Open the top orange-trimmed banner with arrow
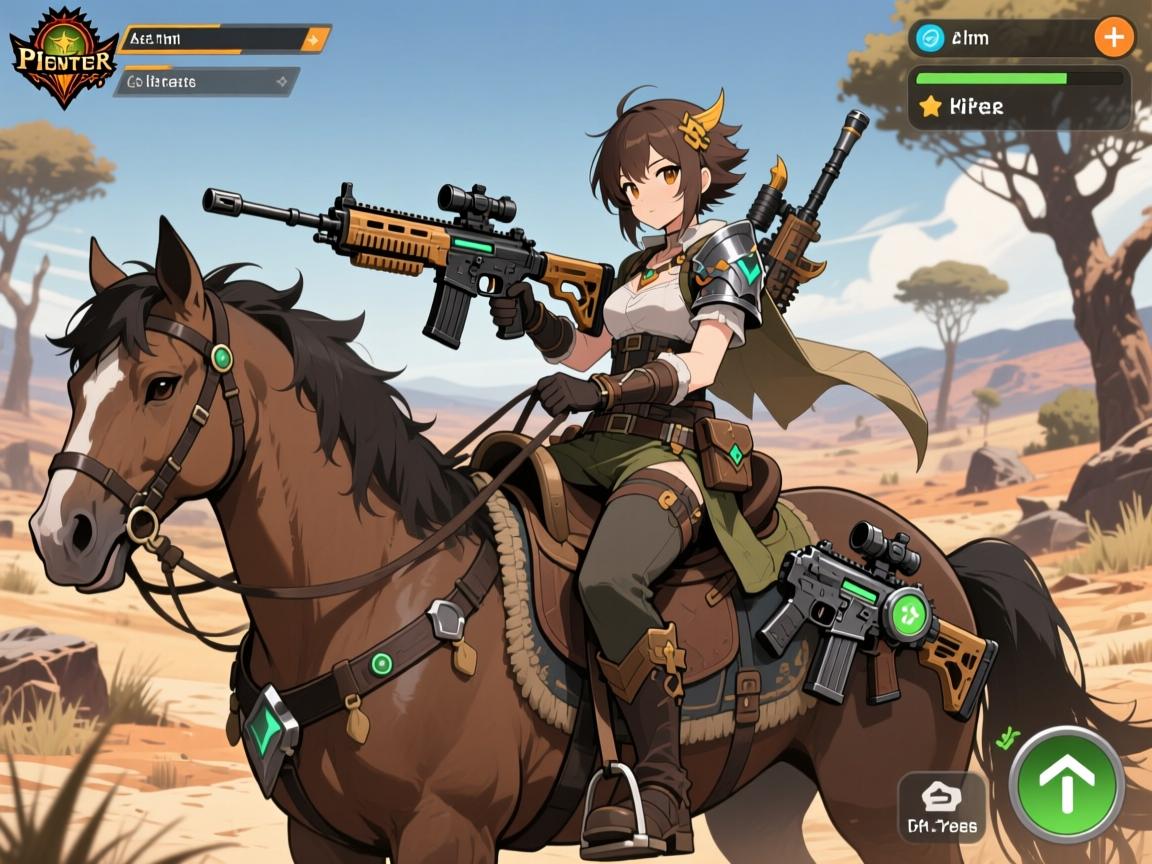 [x=224, y=40]
